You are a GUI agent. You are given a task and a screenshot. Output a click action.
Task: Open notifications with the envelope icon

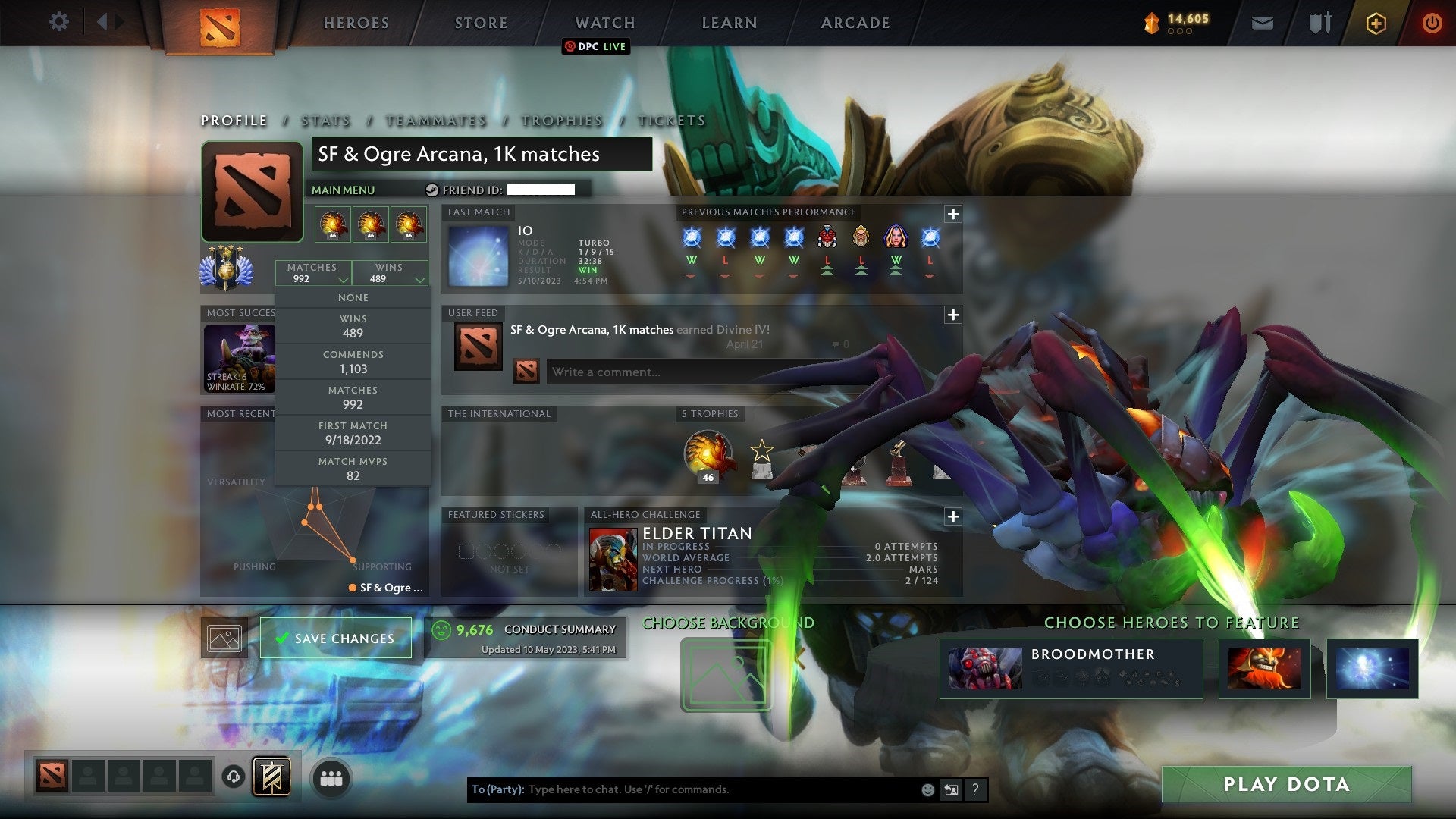pyautogui.click(x=1263, y=23)
